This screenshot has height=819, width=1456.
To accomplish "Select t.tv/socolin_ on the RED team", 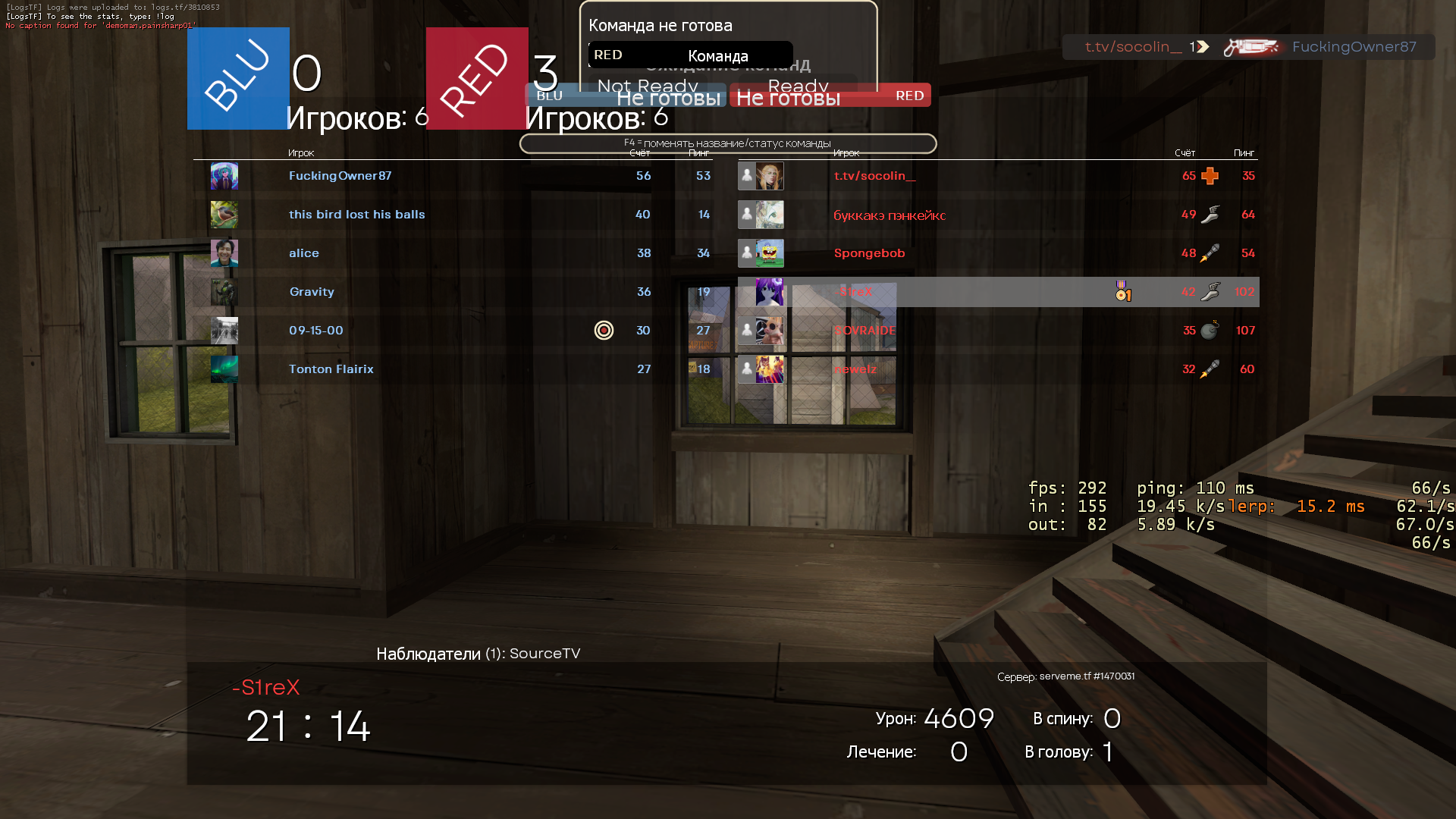I will pyautogui.click(x=874, y=176).
